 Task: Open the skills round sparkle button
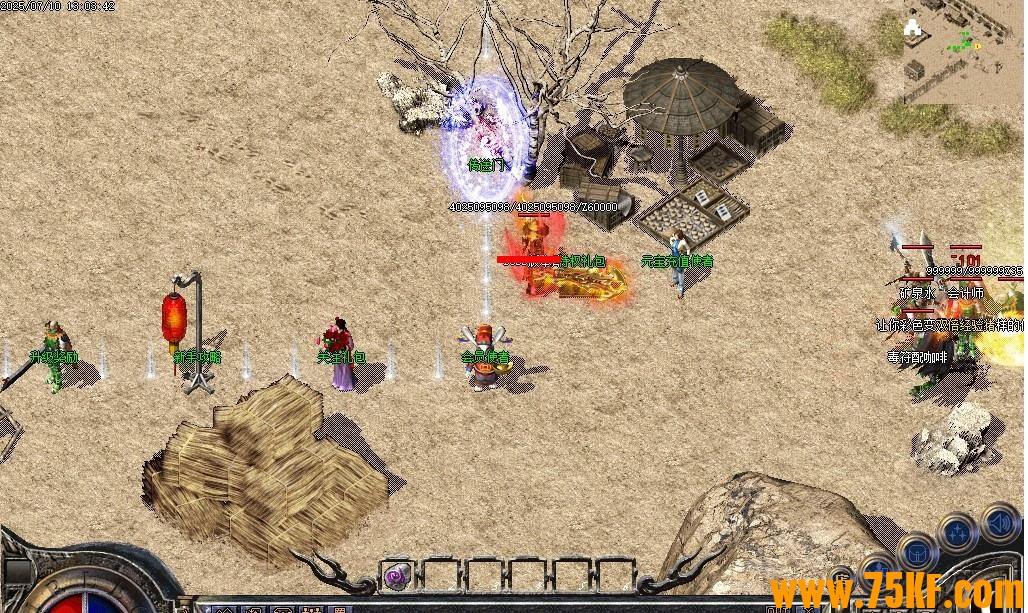click(958, 533)
